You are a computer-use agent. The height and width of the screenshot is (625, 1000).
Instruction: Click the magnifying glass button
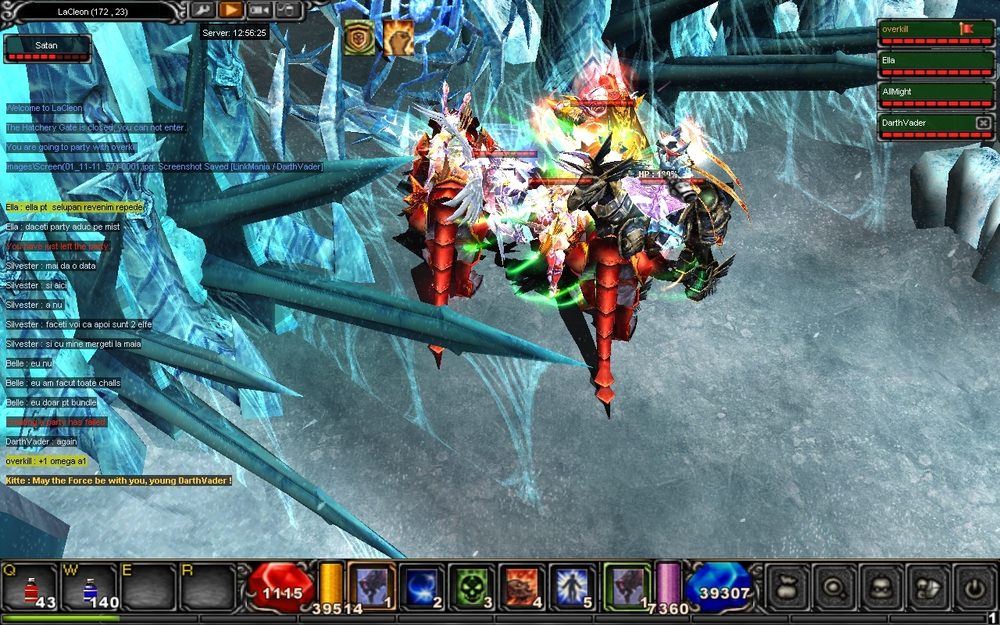pyautogui.click(x=833, y=588)
